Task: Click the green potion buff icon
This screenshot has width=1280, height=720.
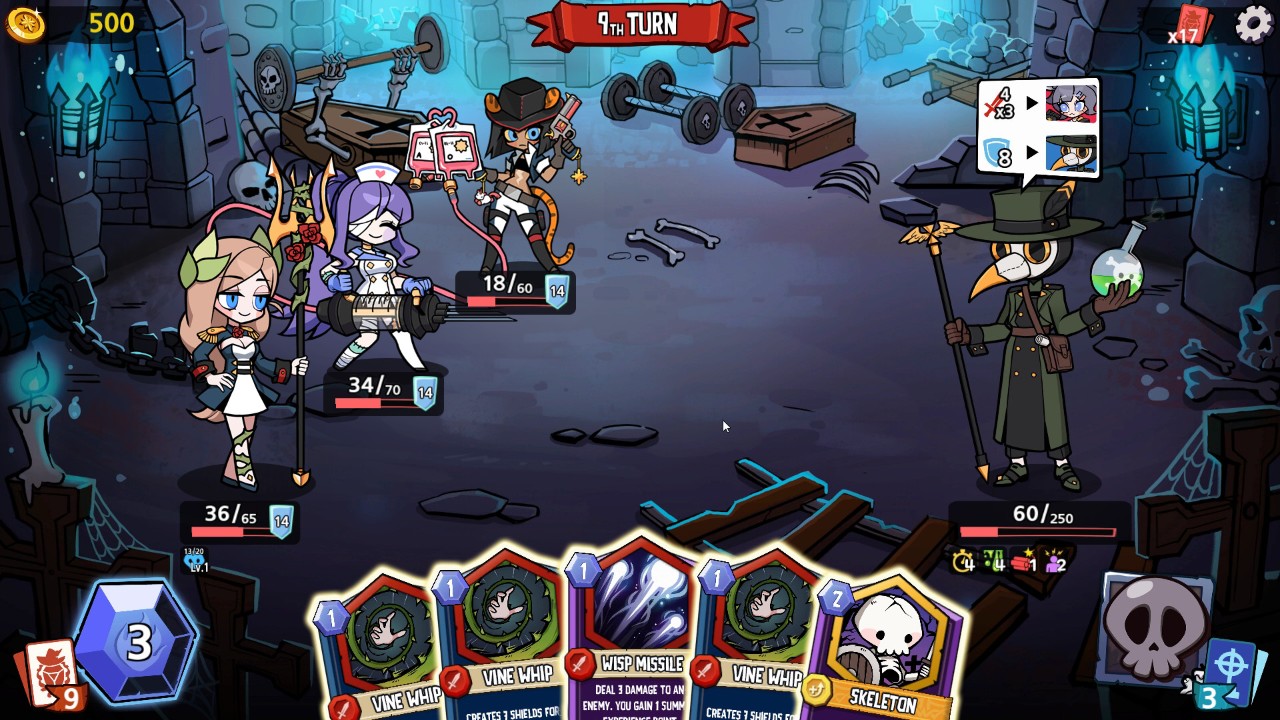Action: tap(993, 562)
